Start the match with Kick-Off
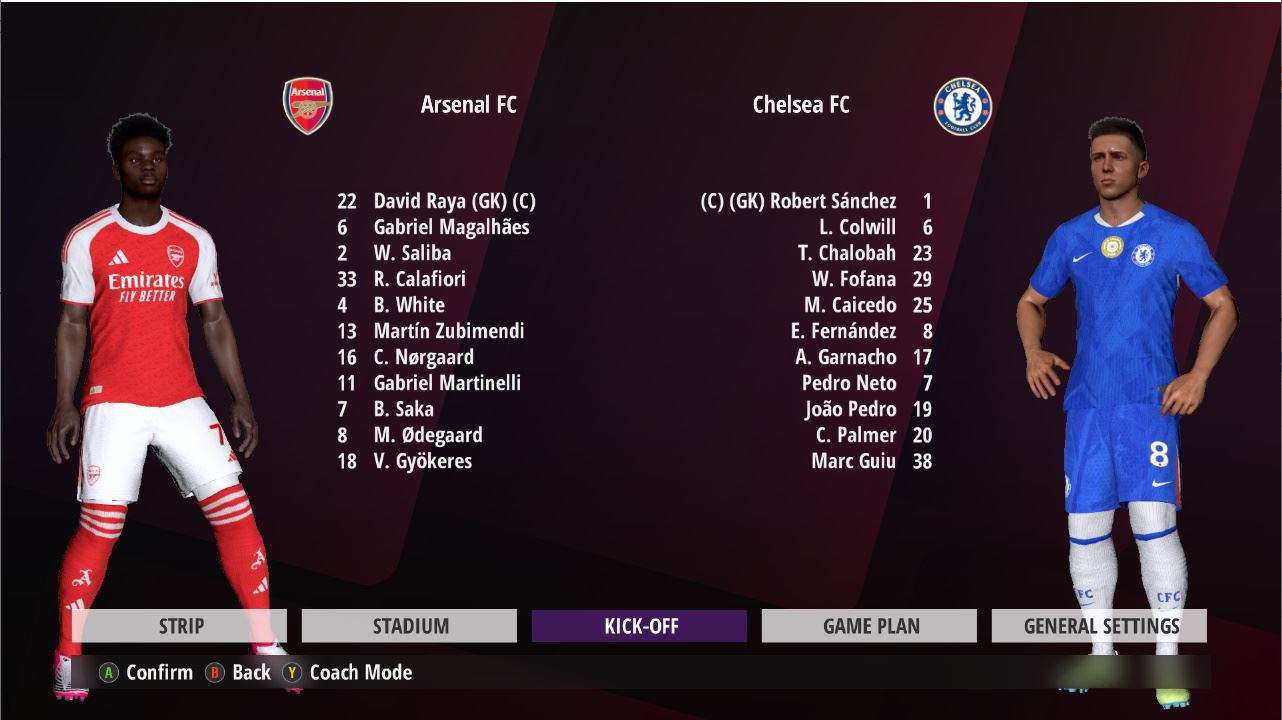This screenshot has width=1282, height=720. coord(640,626)
